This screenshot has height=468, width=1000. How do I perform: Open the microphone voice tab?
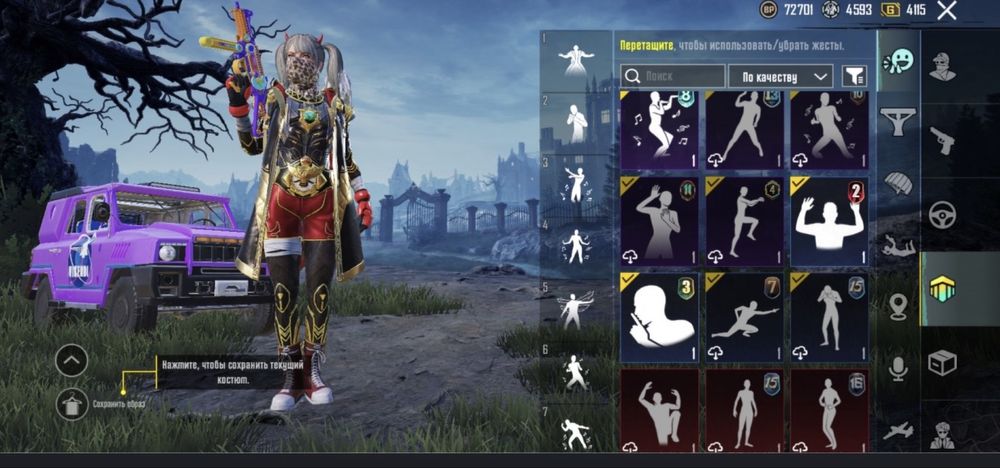point(898,368)
